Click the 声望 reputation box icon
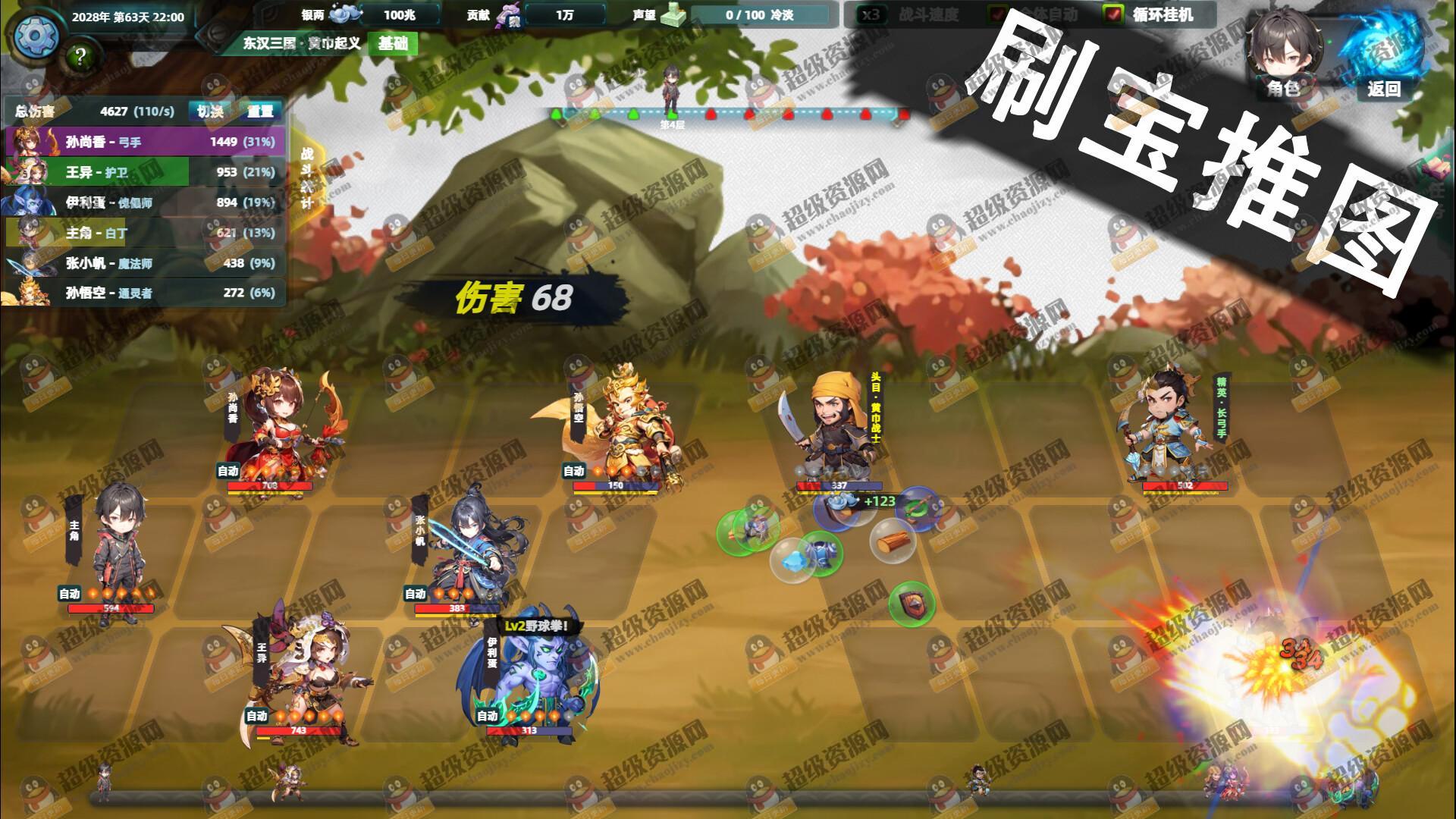The width and height of the screenshot is (1456, 819). pyautogui.click(x=673, y=14)
